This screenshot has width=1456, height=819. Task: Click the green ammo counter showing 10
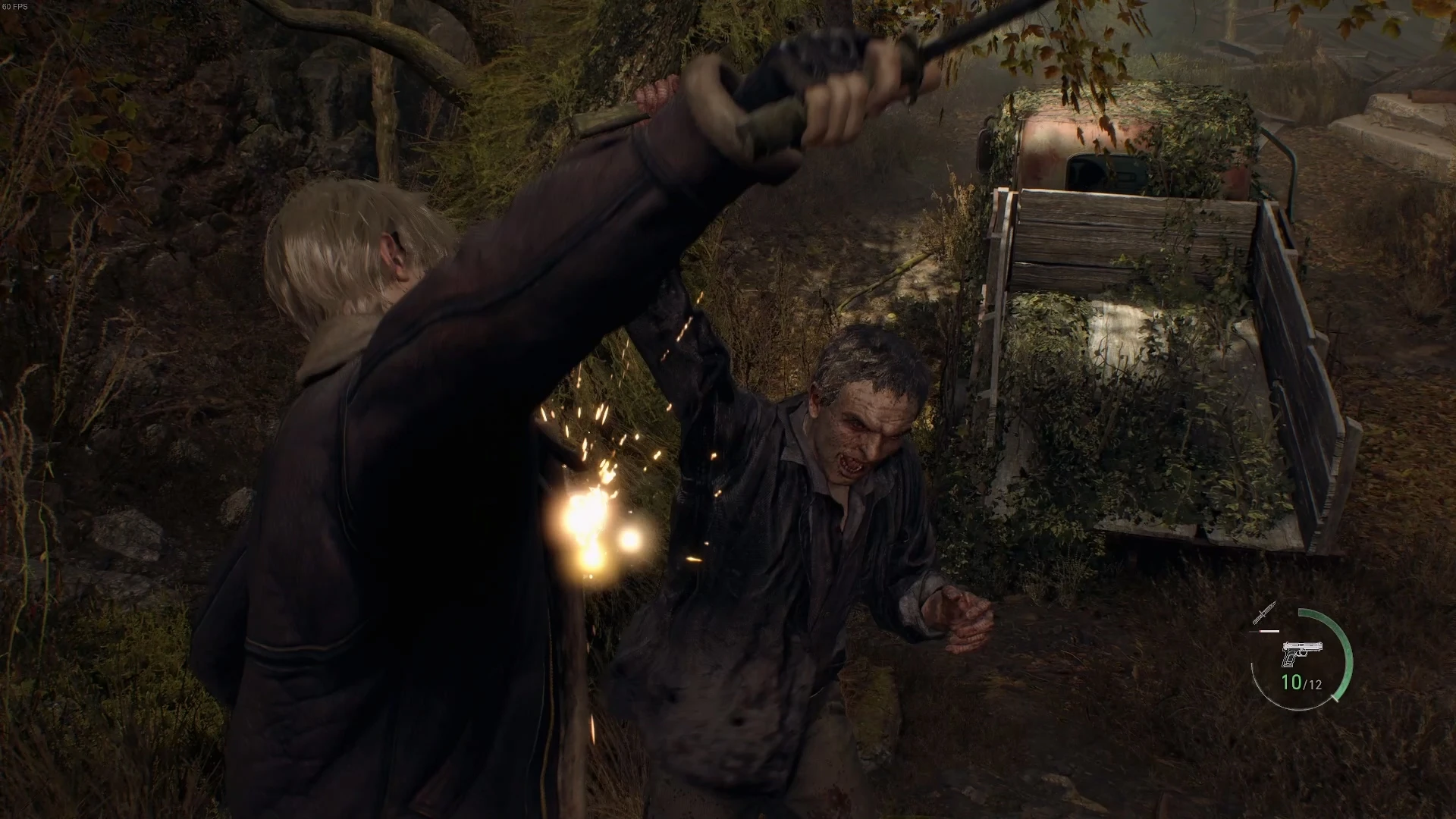1291,681
